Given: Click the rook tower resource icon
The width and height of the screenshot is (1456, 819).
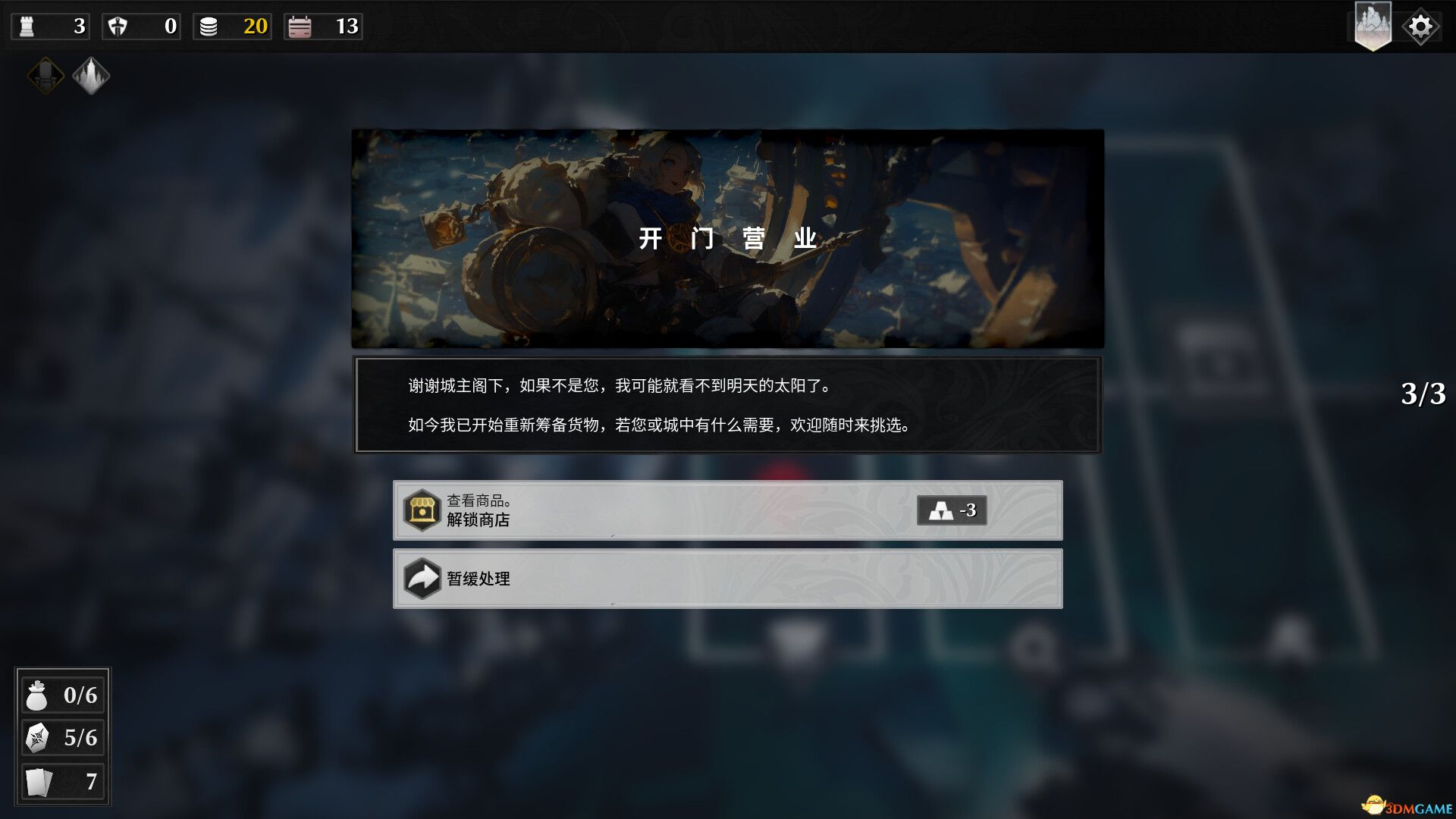Looking at the screenshot, I should 25,26.
